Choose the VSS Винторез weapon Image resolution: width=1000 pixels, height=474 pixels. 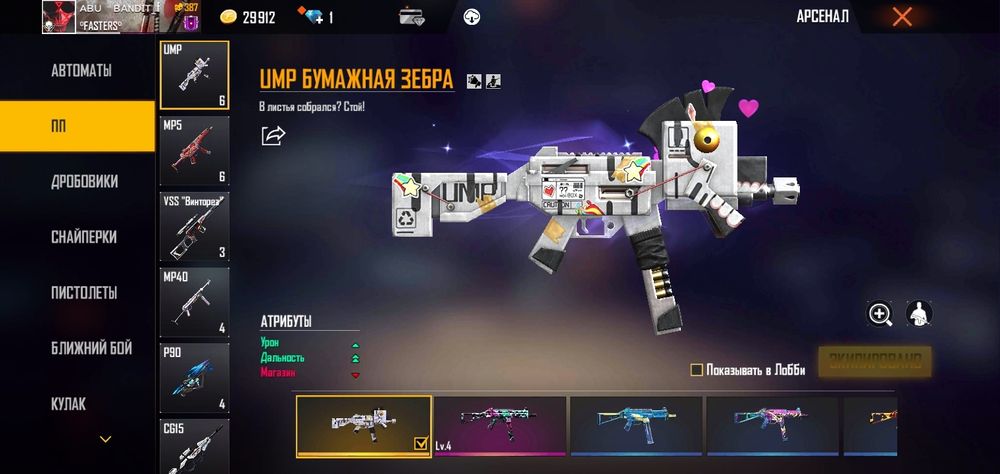pos(194,226)
